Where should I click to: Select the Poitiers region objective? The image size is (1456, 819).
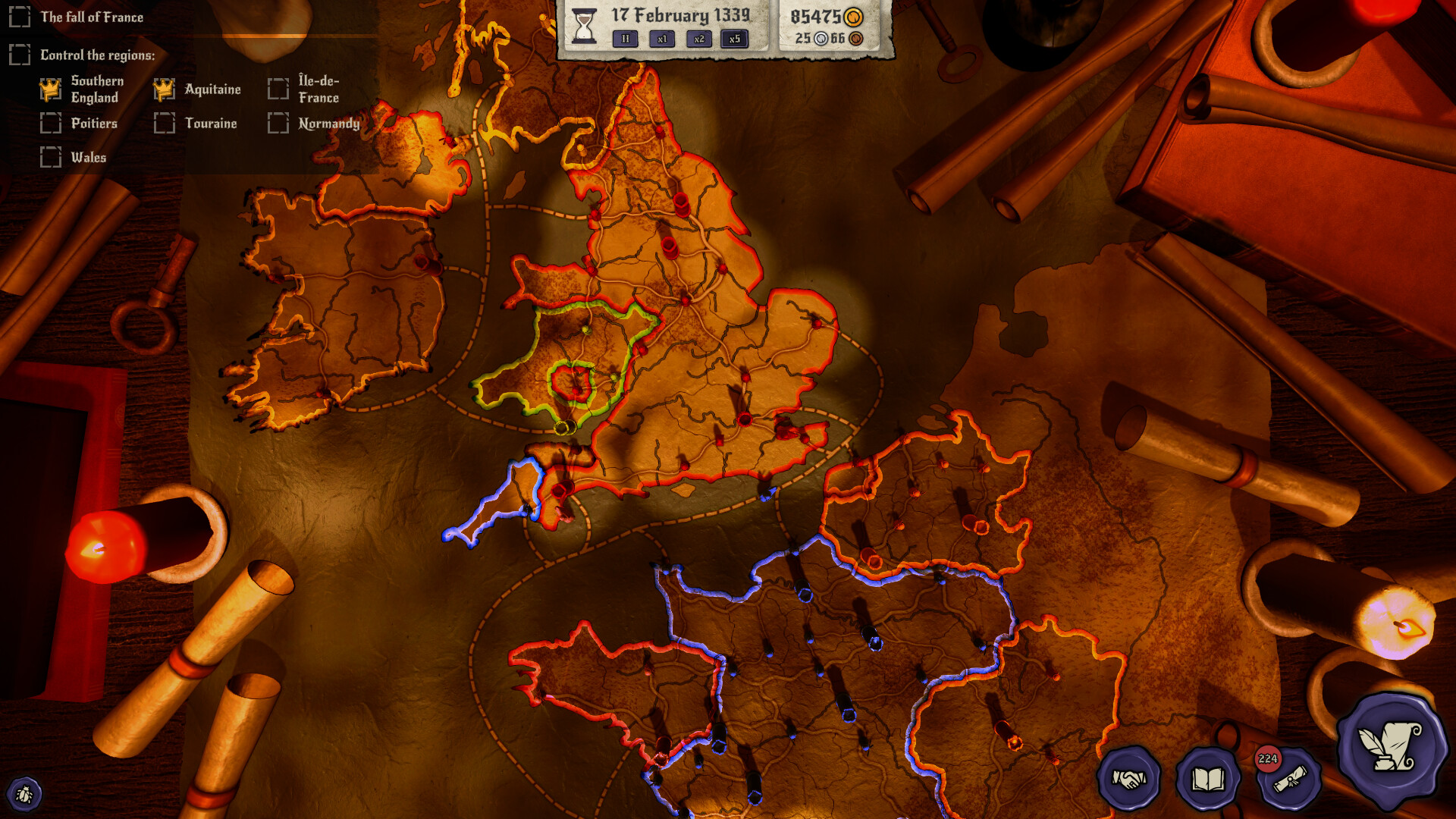click(x=94, y=124)
